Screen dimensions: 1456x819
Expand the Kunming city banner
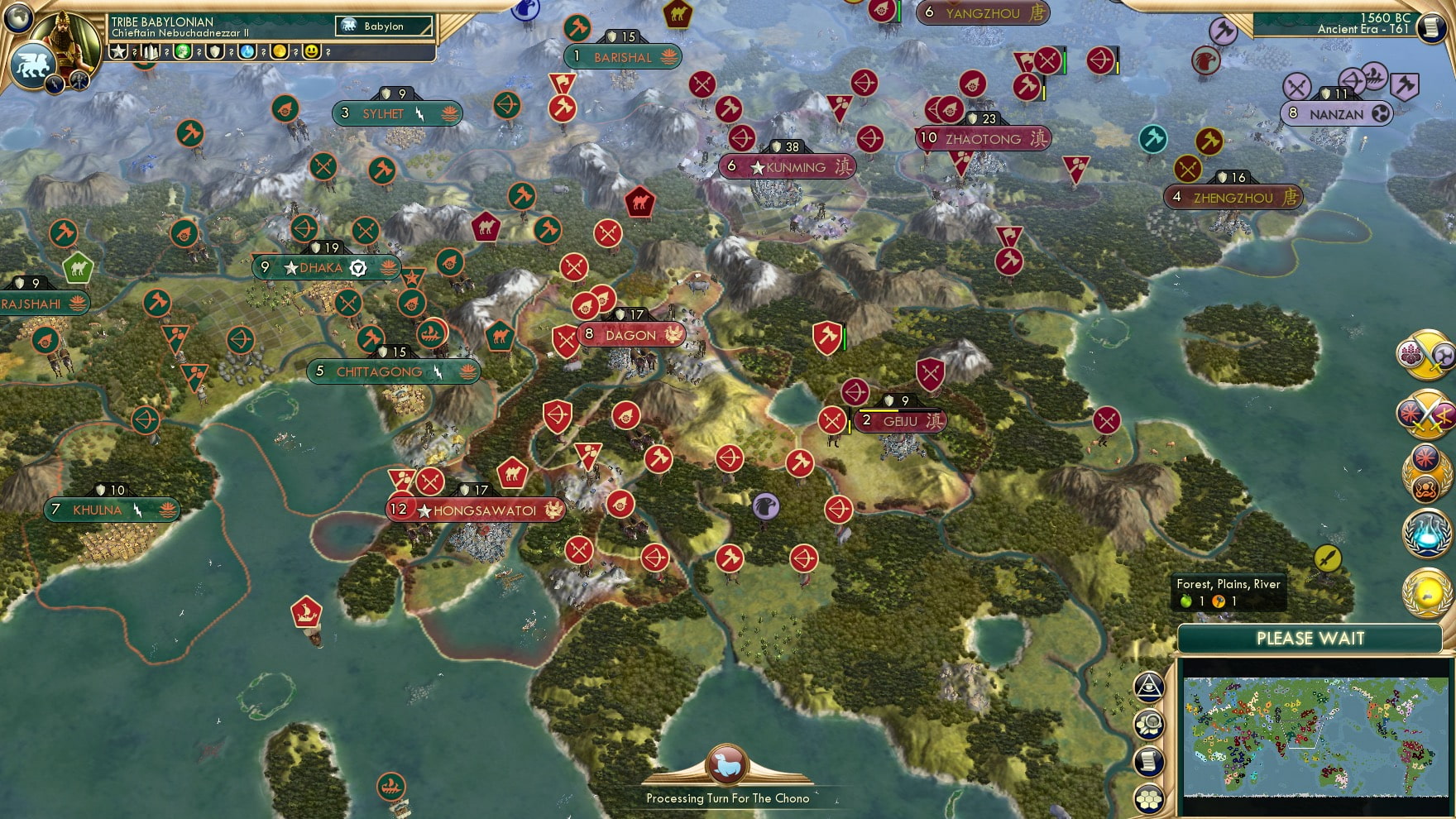(786, 166)
